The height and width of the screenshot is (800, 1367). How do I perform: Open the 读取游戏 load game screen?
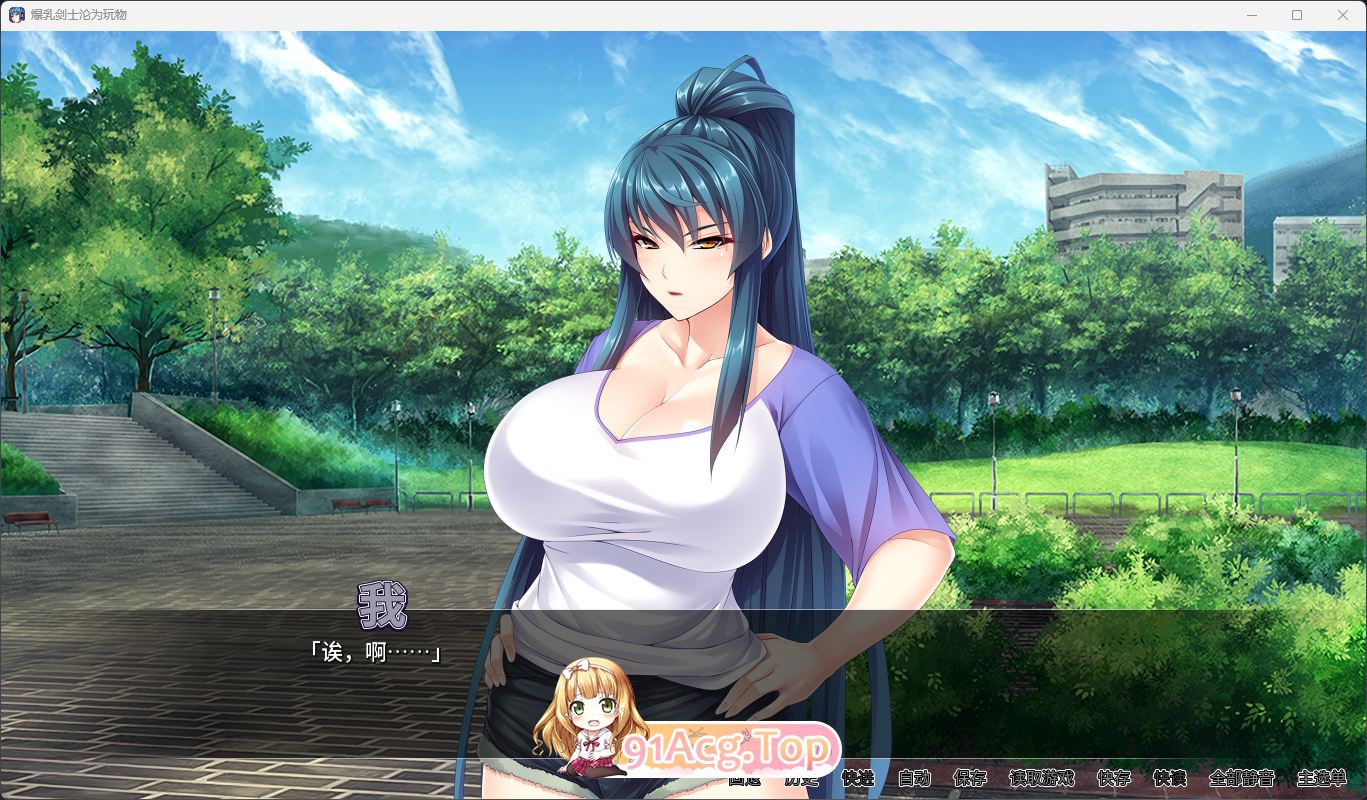coord(1042,778)
